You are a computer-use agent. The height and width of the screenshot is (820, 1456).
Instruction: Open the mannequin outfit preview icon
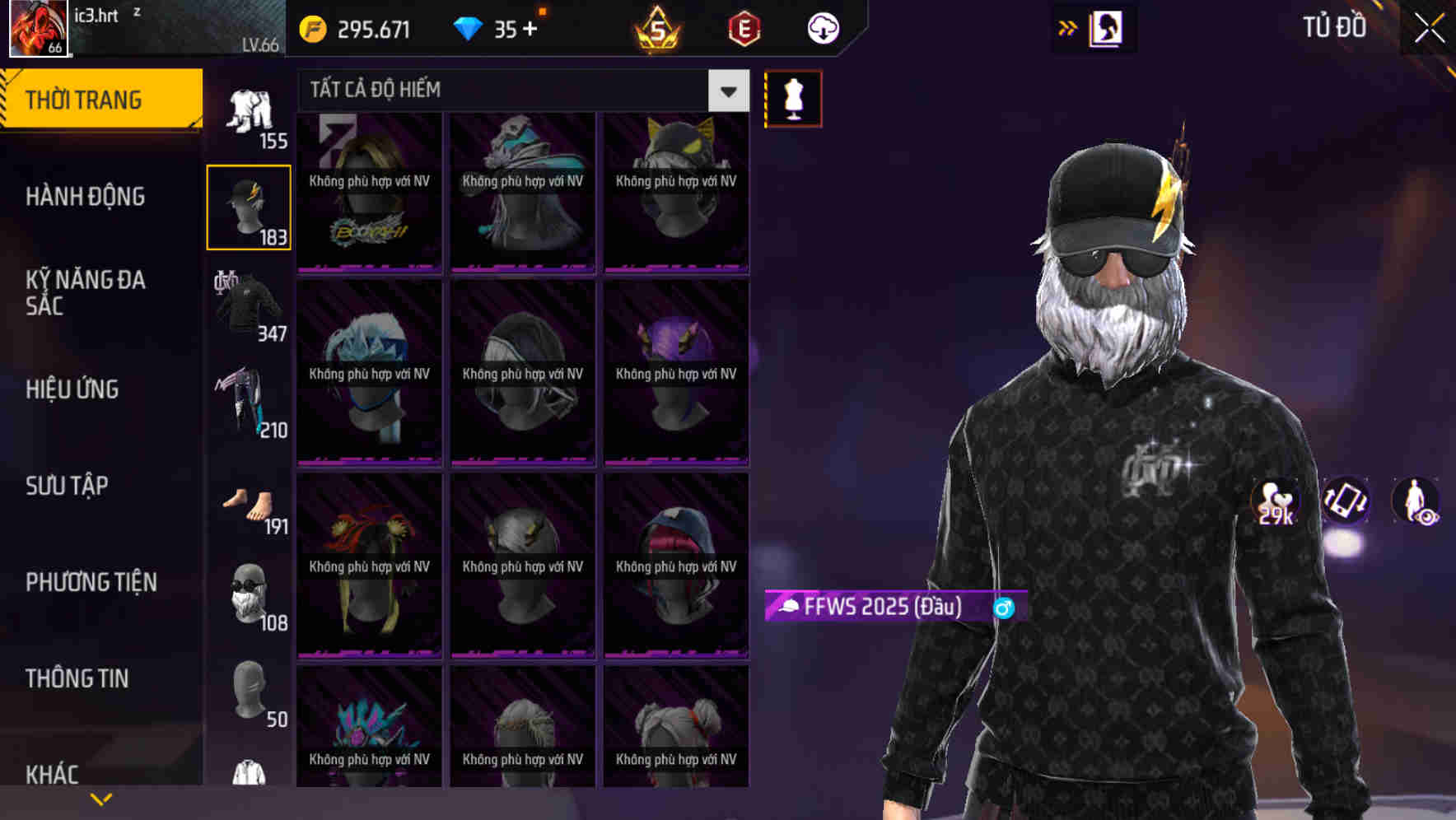click(793, 98)
